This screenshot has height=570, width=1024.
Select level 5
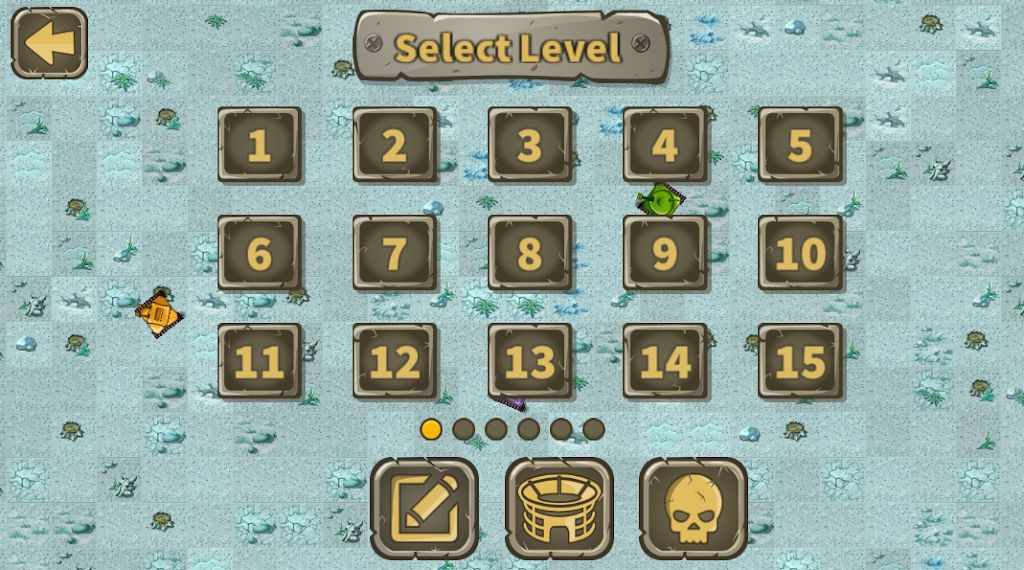coord(800,145)
